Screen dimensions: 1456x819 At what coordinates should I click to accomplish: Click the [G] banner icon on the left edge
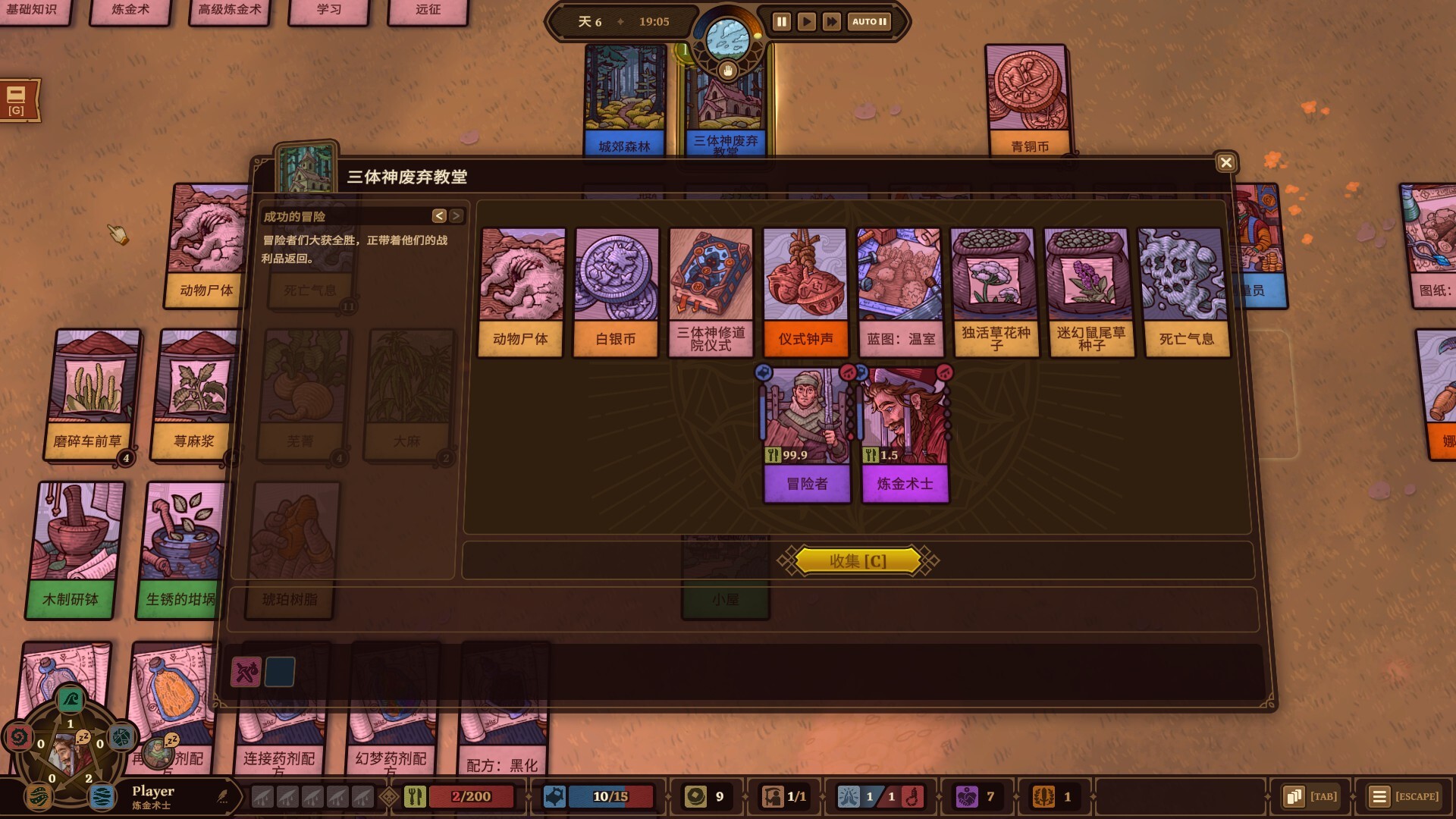point(17,99)
